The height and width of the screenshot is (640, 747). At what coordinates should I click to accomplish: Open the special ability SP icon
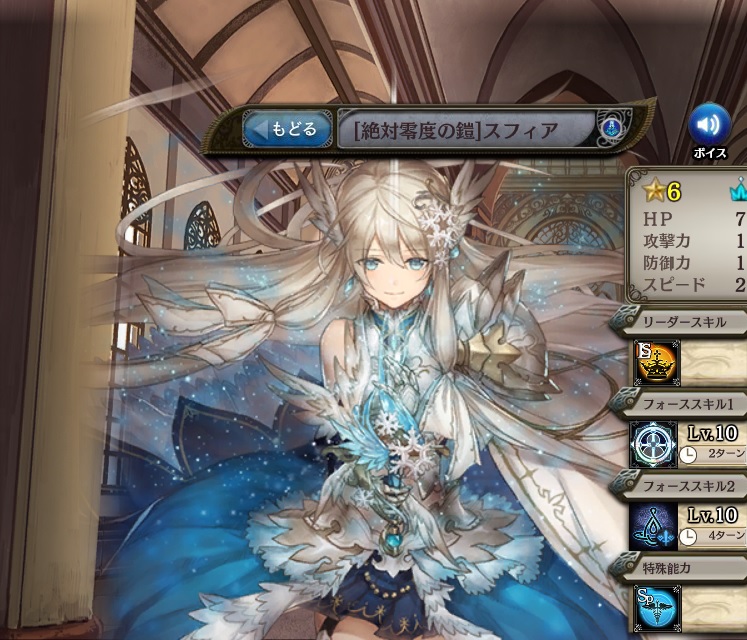click(655, 608)
